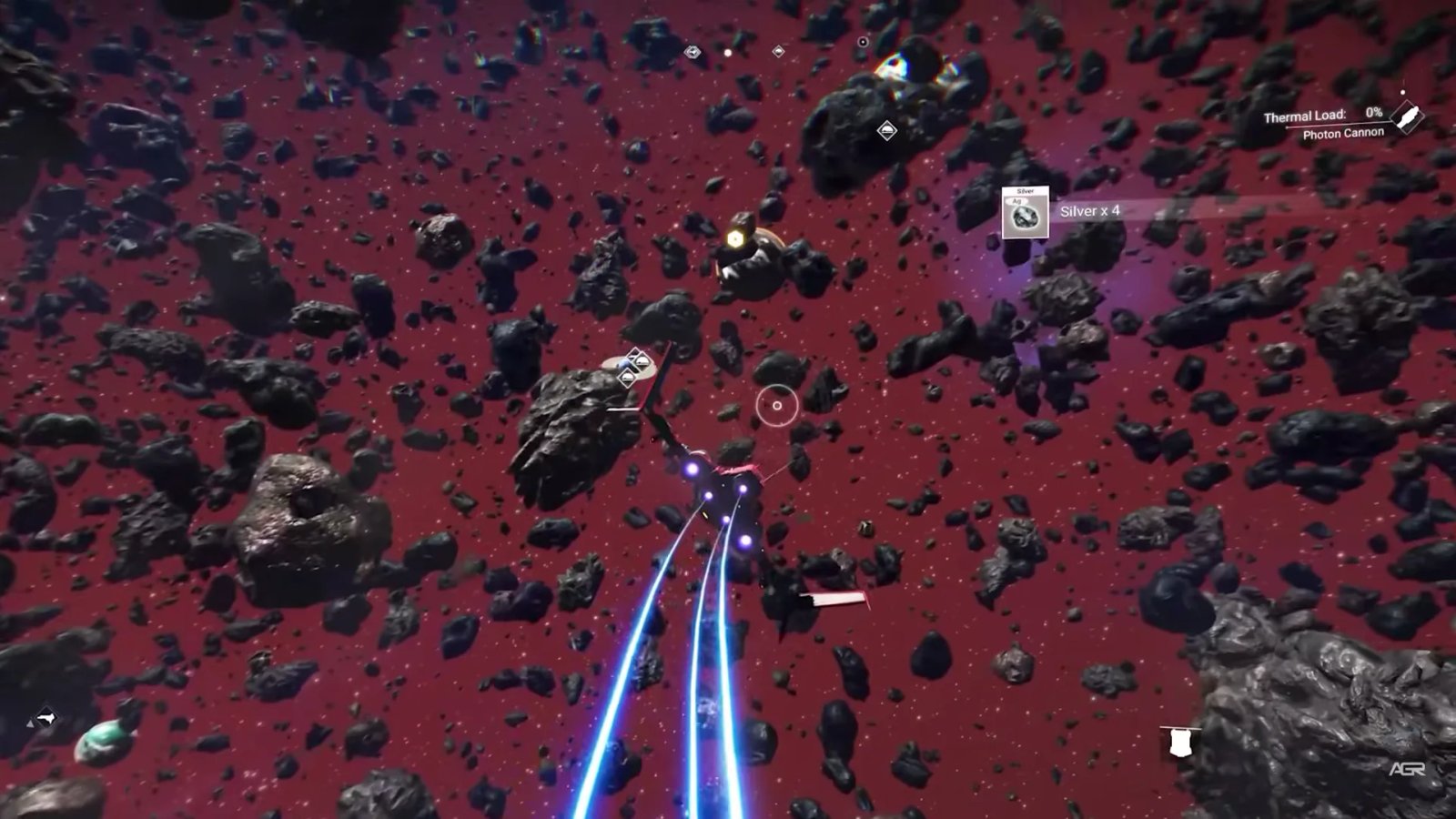Click the yellow hexagon marker on the space object
Screen dimensions: 1456x819
pyautogui.click(x=734, y=238)
